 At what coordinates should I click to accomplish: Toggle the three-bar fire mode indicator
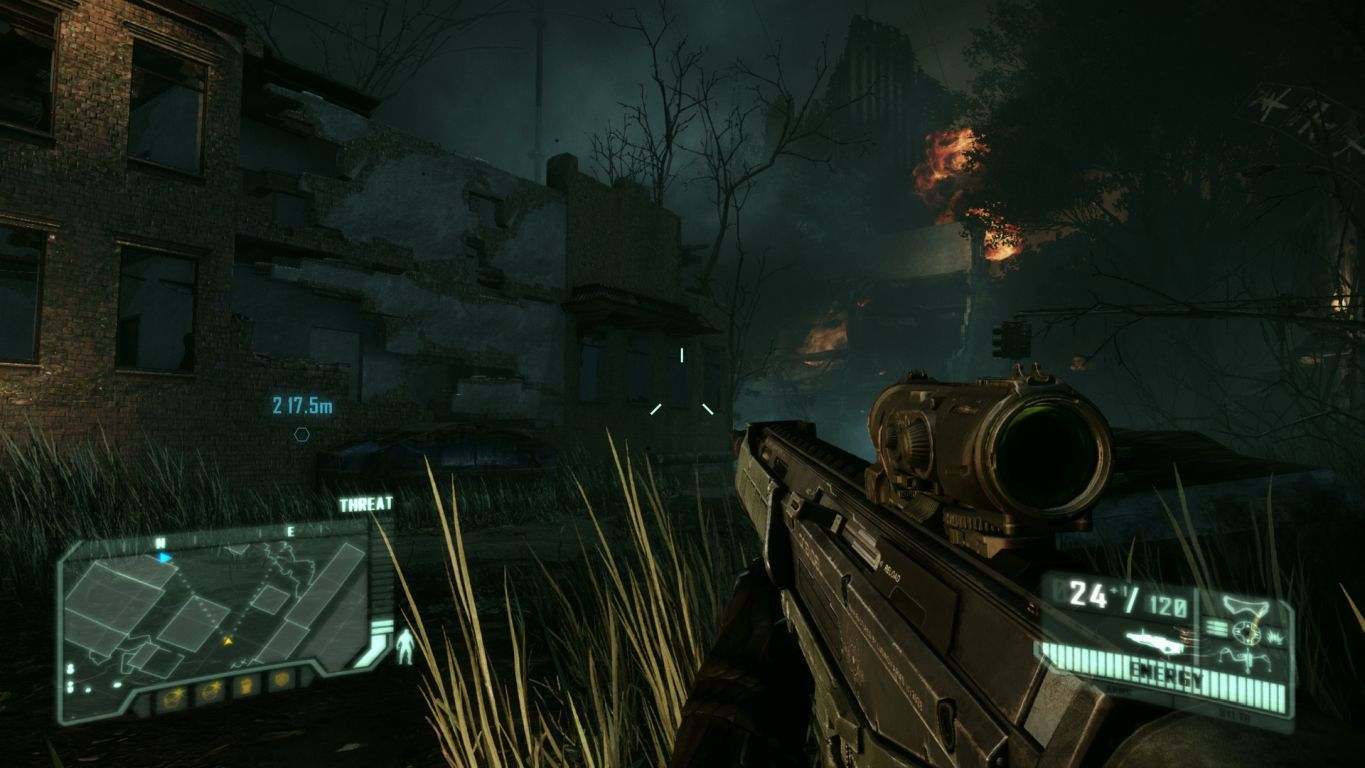coord(1216,628)
